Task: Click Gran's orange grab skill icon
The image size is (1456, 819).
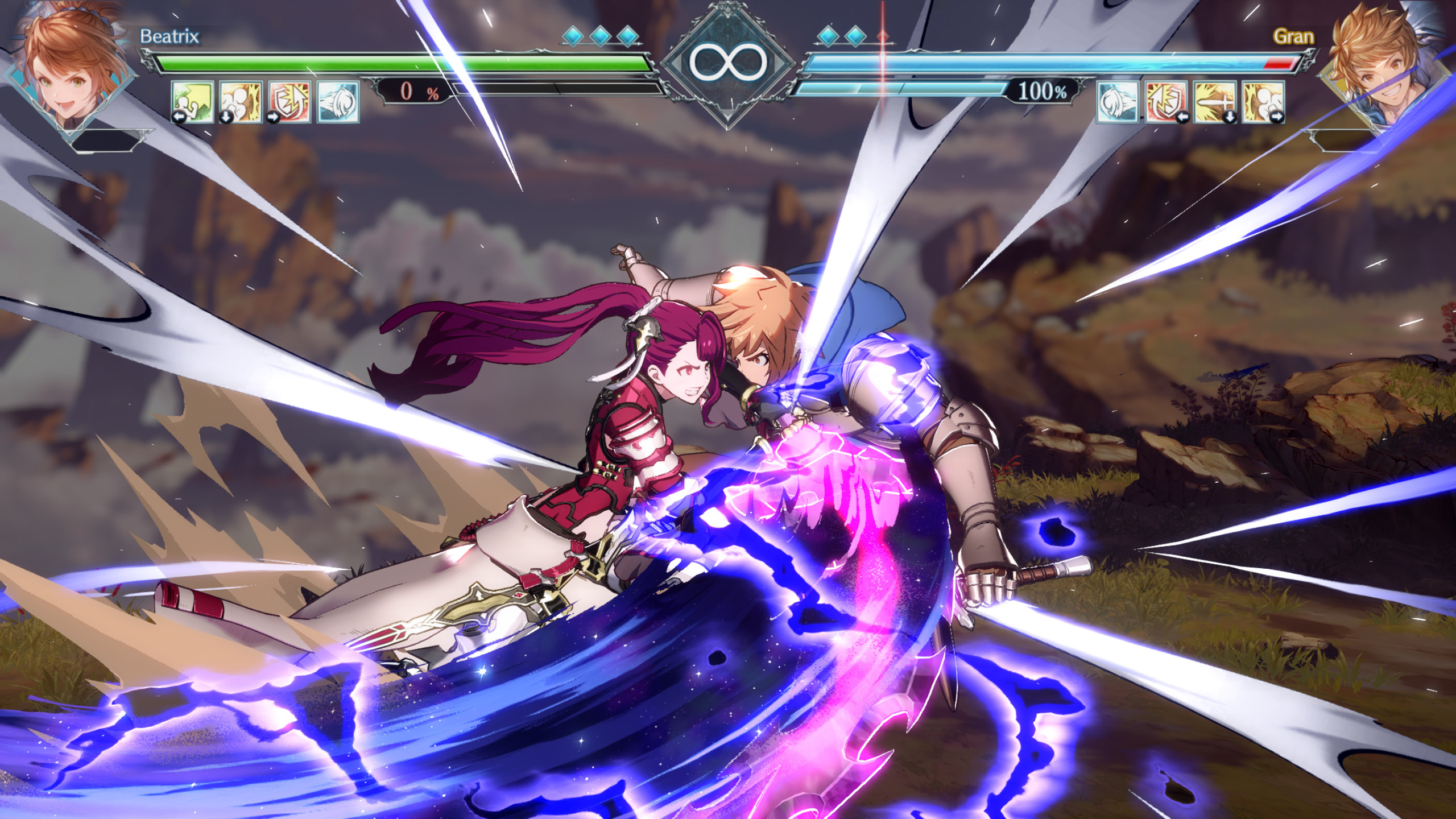Action: pos(1264,102)
